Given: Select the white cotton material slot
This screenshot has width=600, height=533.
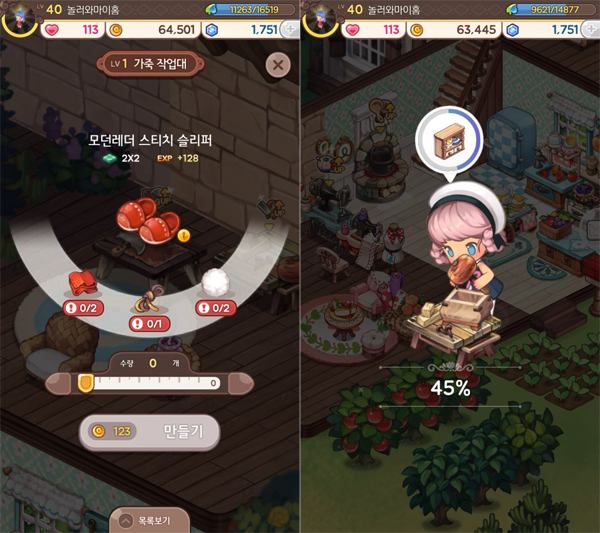Looking at the screenshot, I should point(216,284).
